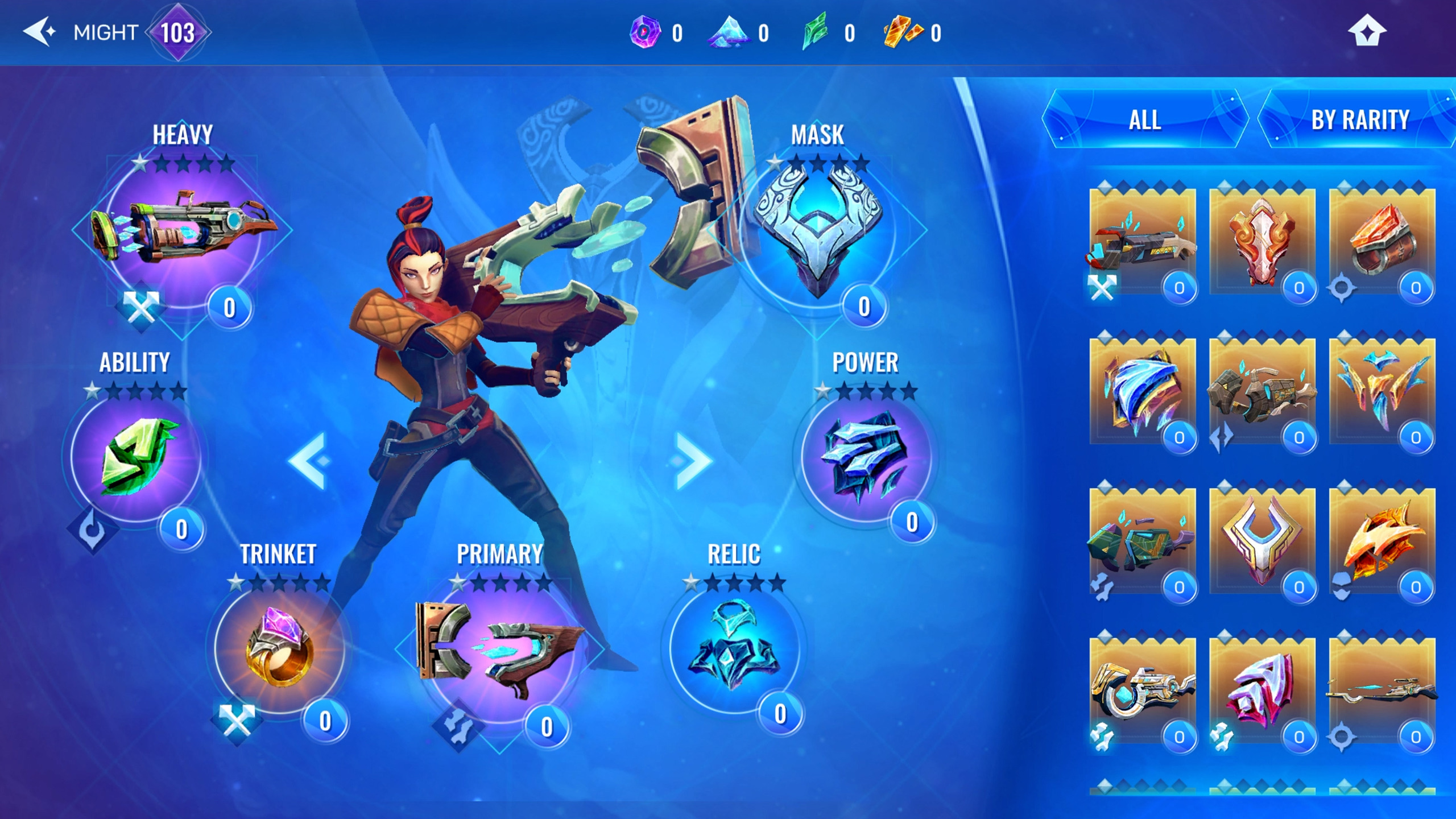Select the silver and blue V-shaped mask
Viewport: 1456px width, 819px height.
(x=1261, y=540)
